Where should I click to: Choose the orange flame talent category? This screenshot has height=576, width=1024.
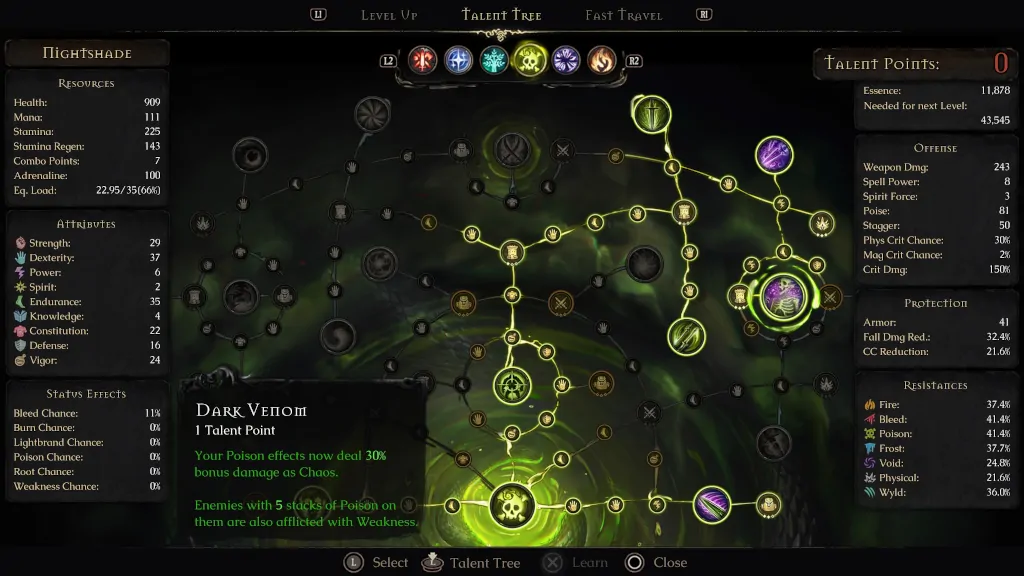[x=601, y=60]
